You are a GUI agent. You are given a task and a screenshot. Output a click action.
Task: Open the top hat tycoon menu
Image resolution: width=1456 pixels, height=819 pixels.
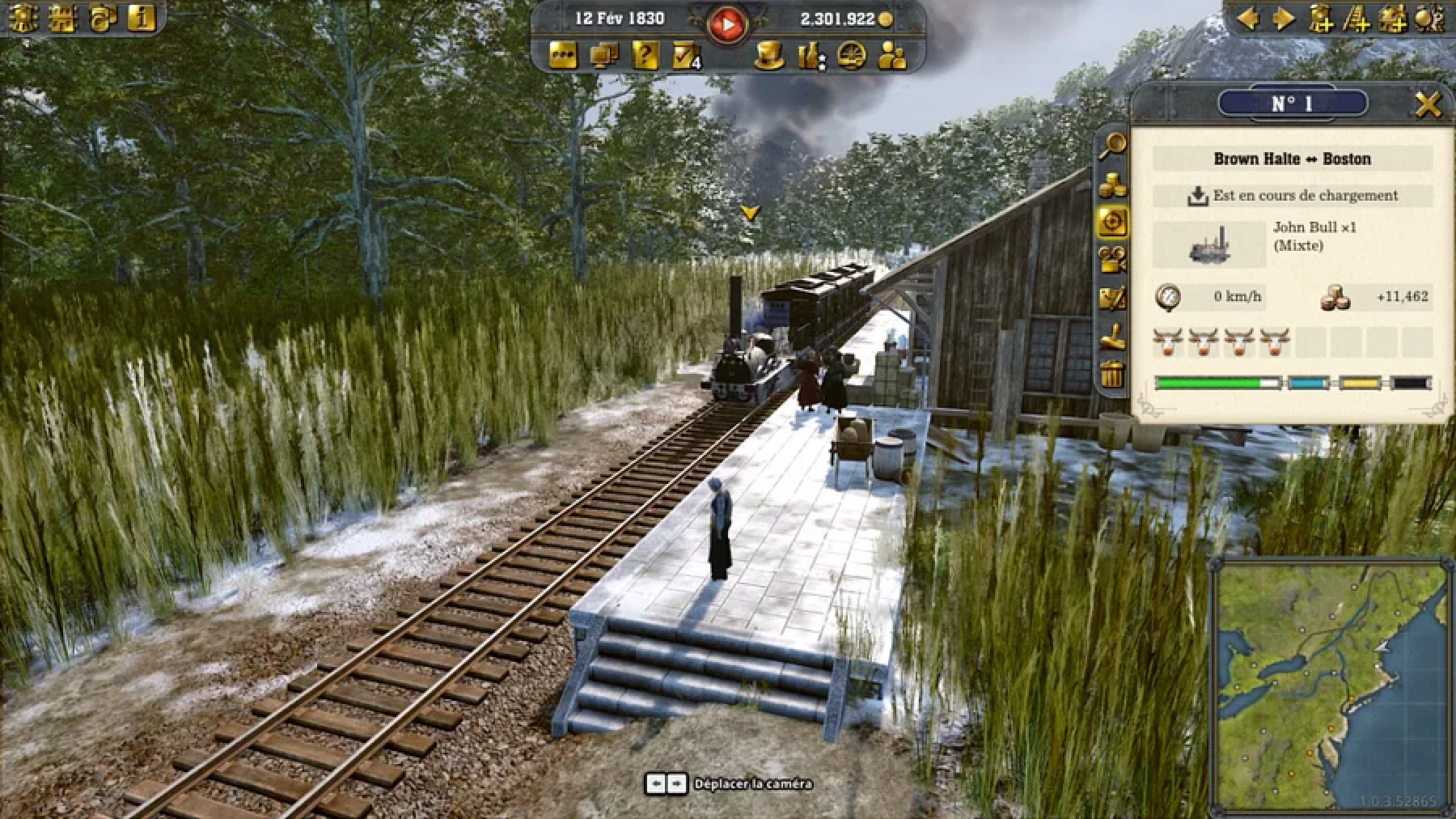(770, 56)
